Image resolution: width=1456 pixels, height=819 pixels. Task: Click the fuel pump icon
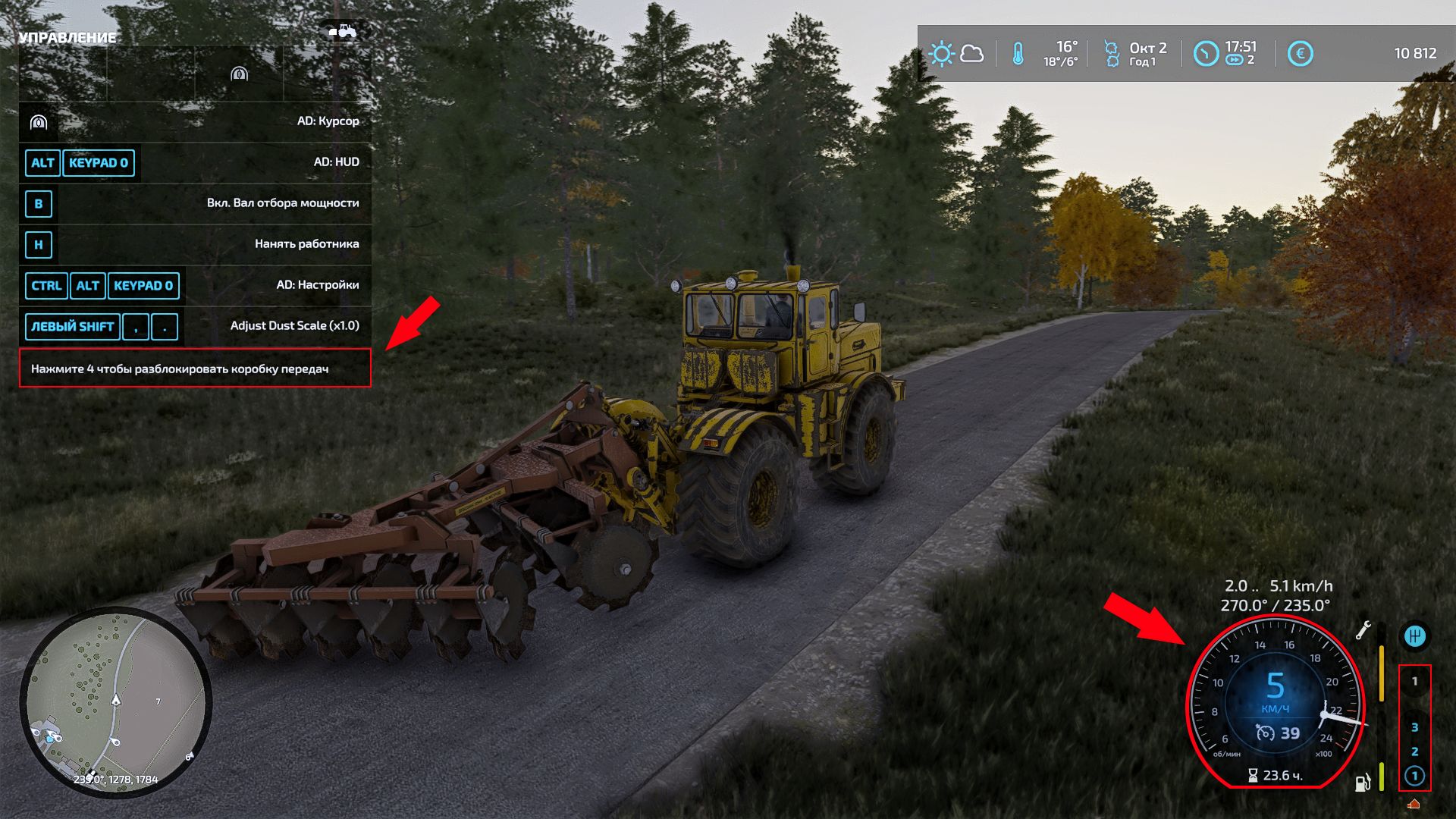(x=1363, y=782)
